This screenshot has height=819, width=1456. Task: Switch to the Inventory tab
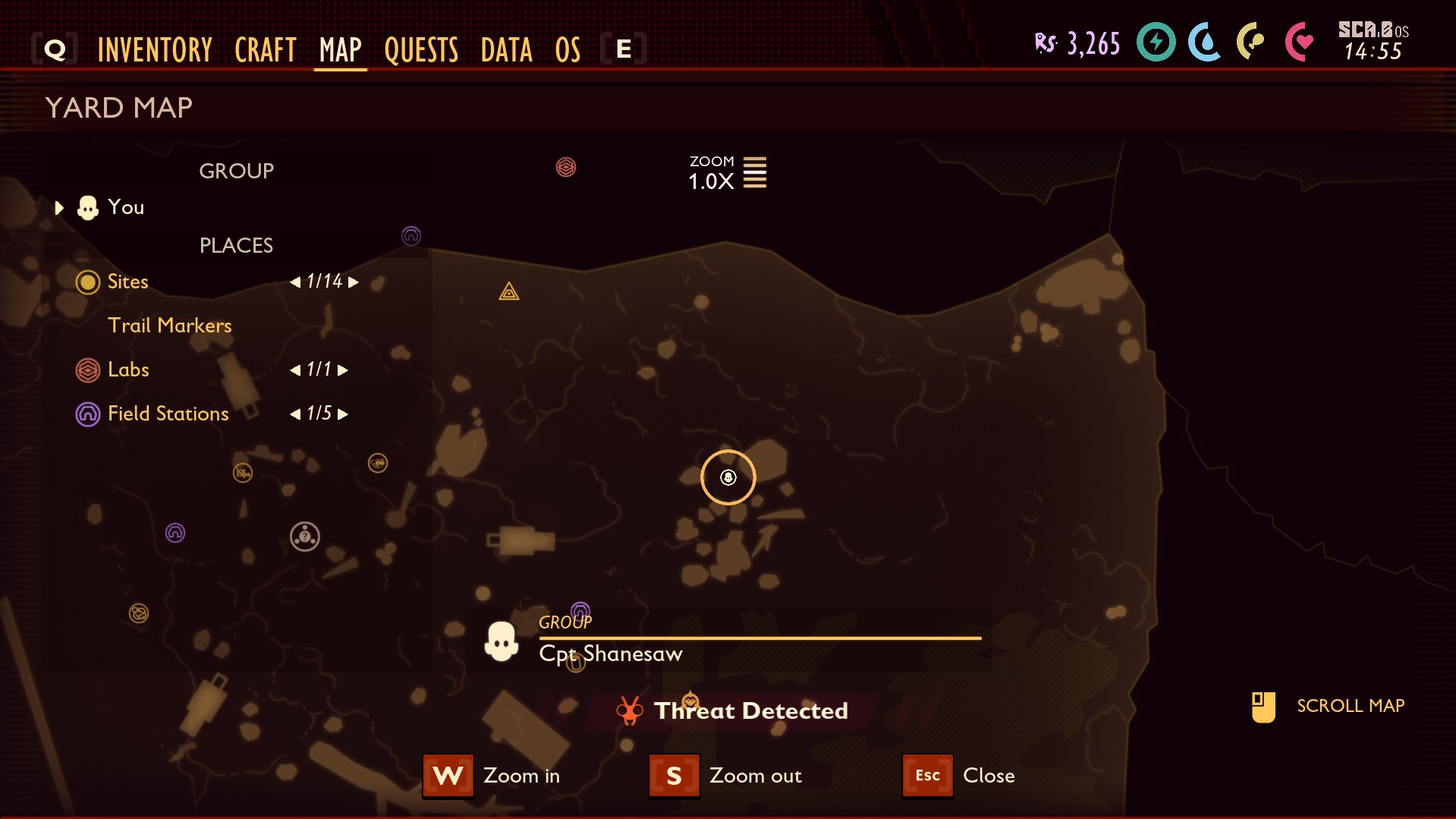click(155, 50)
